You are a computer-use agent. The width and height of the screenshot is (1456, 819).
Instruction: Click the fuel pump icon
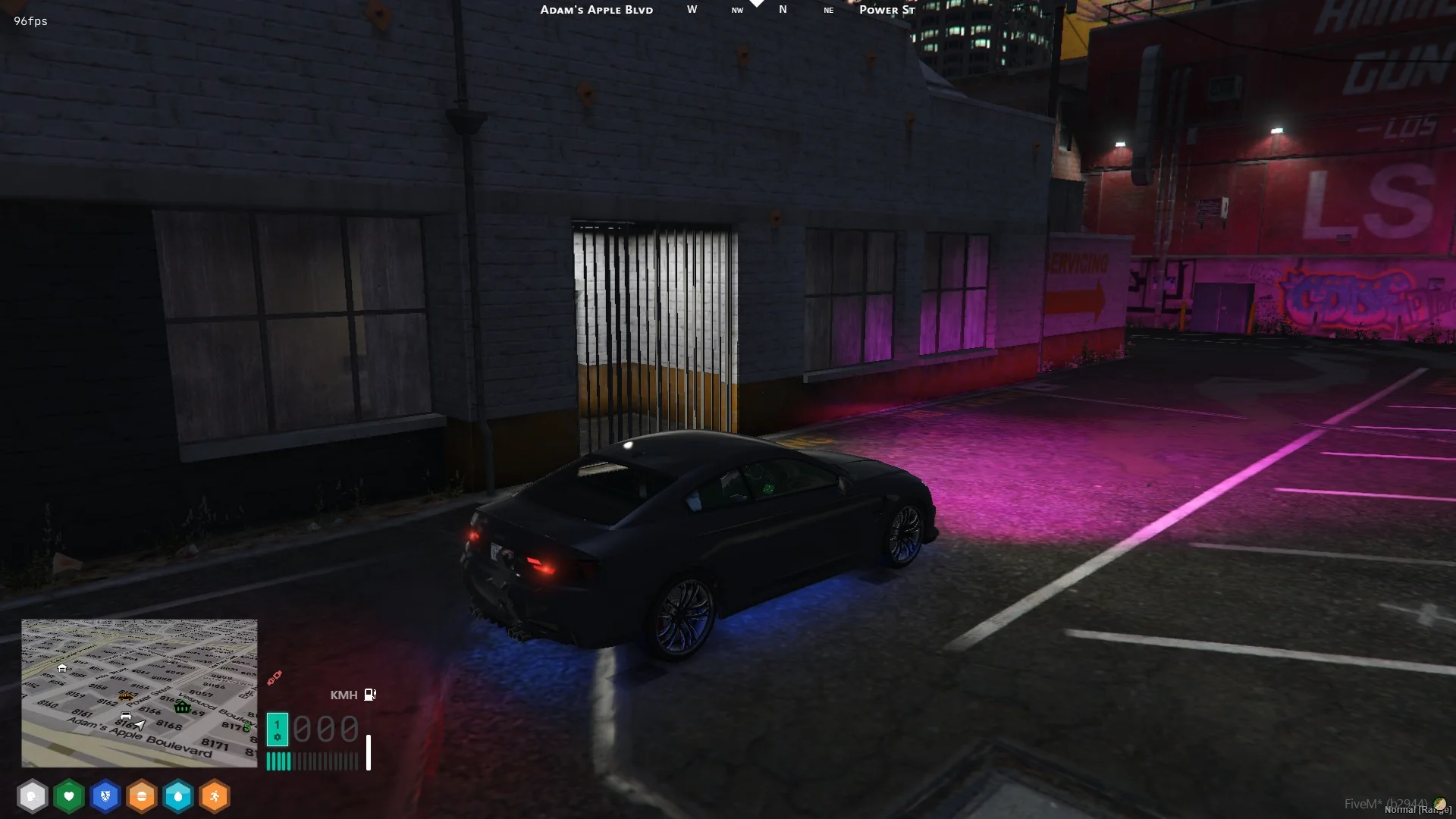(370, 695)
